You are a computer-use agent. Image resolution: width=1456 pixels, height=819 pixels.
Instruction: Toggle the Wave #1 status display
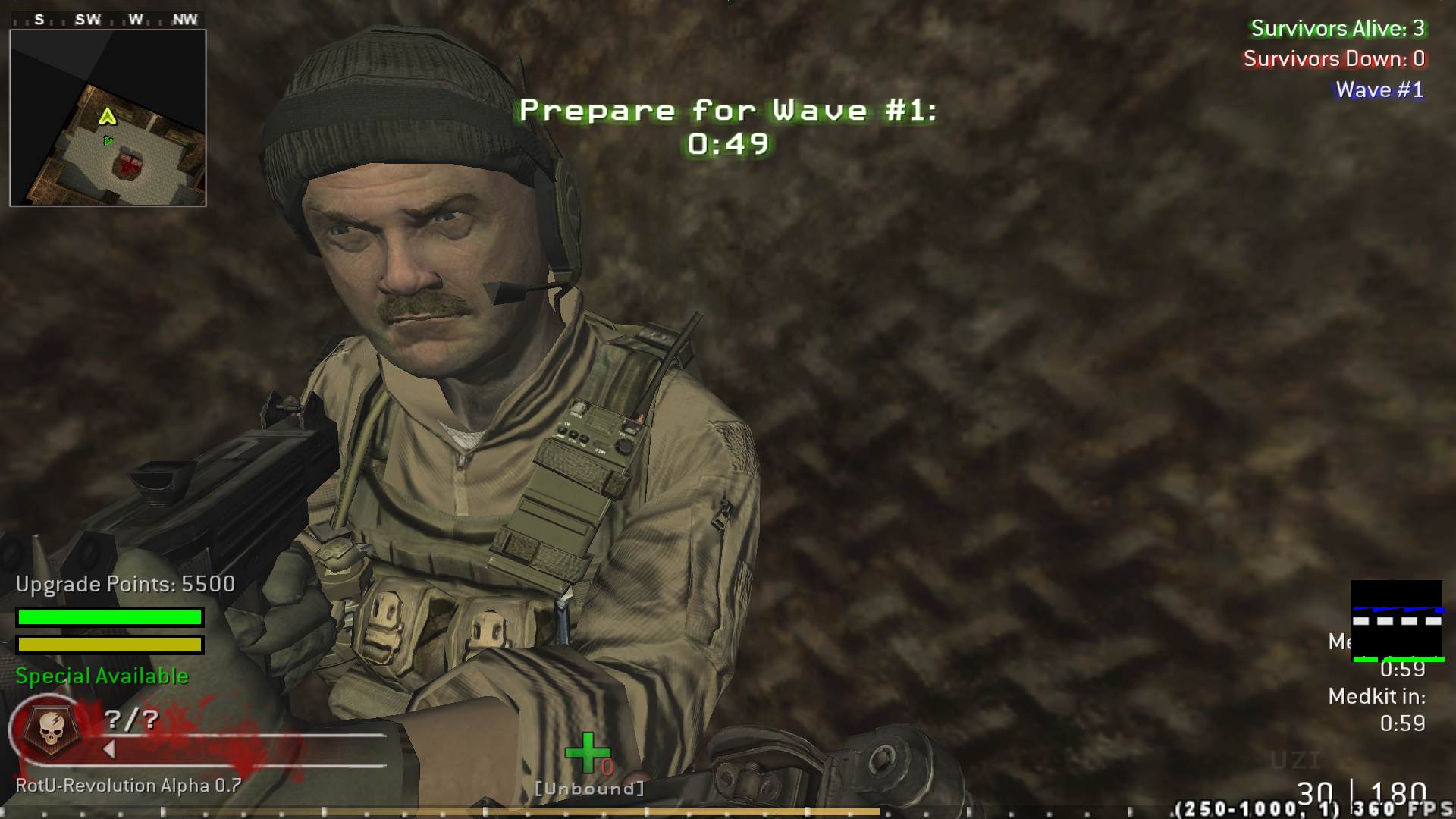pos(1379,89)
